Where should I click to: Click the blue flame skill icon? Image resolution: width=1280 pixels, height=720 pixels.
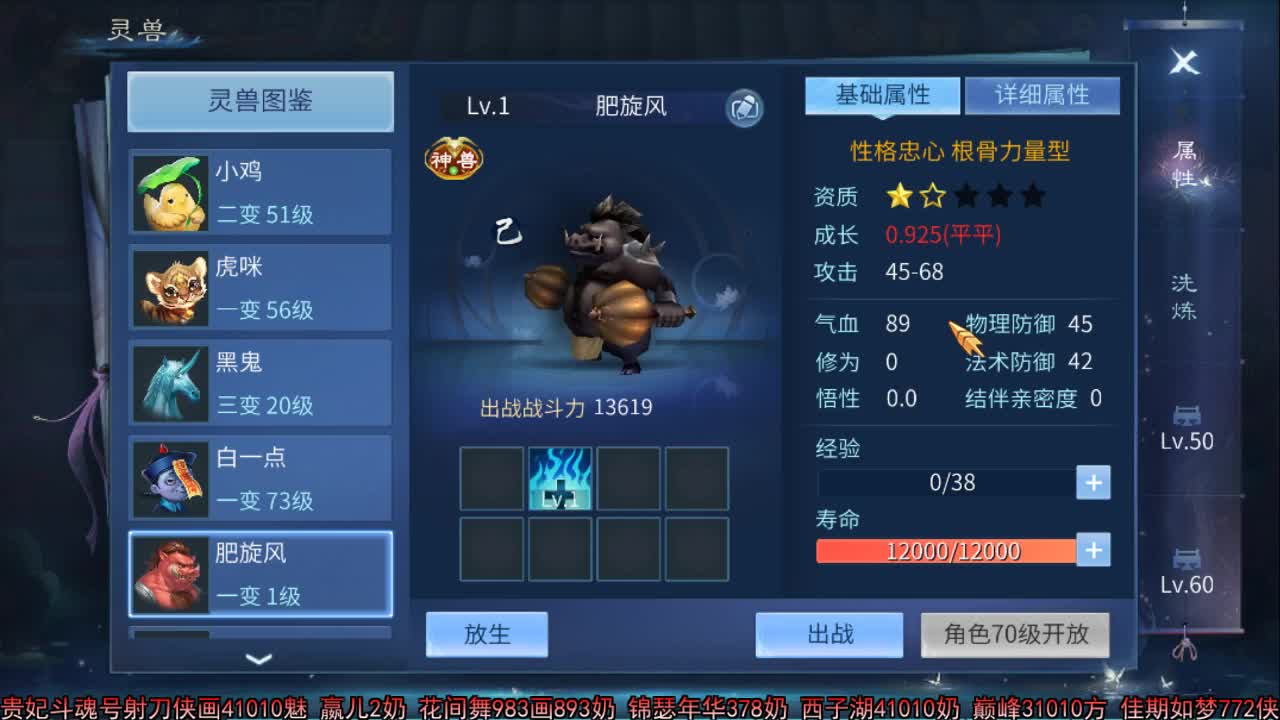(x=562, y=479)
